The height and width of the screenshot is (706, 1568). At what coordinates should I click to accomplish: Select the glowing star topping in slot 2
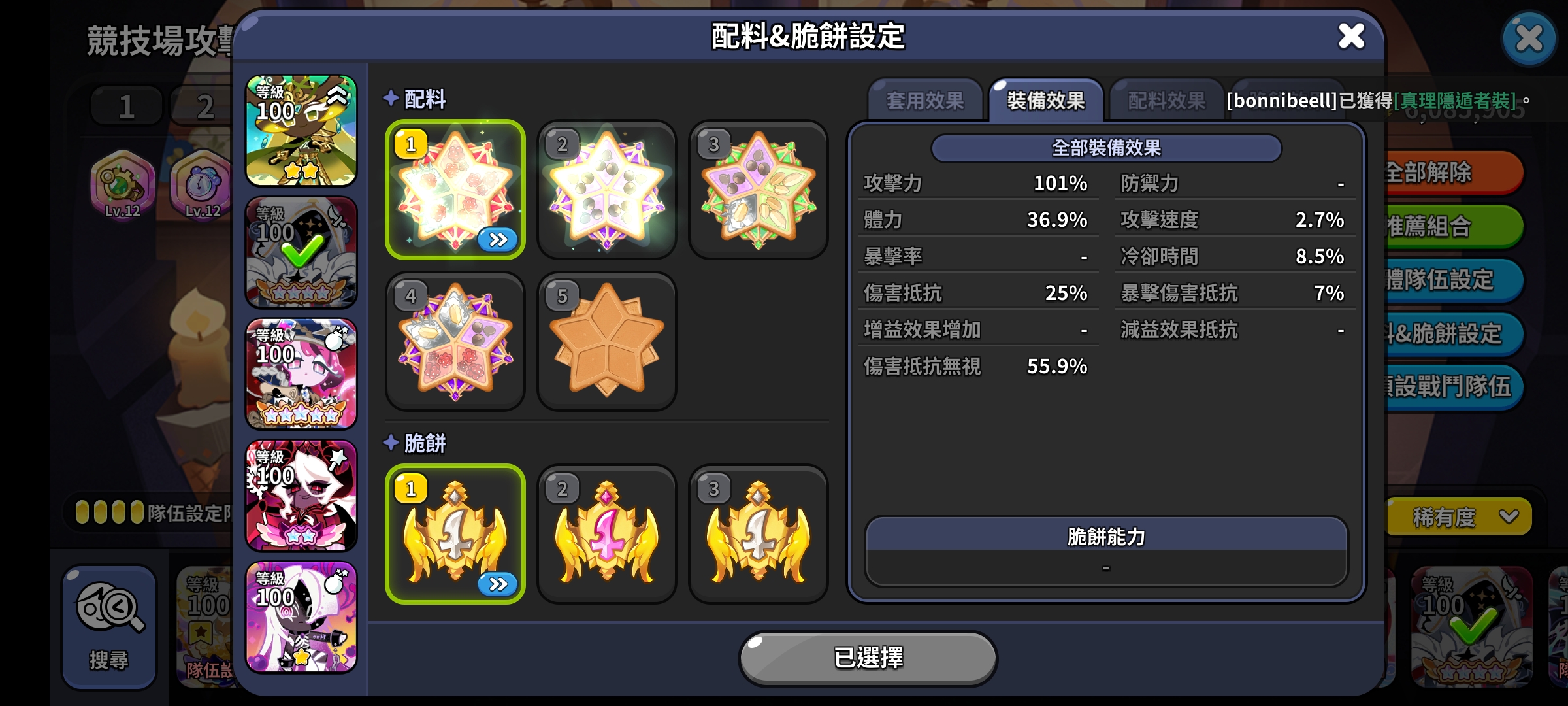click(606, 190)
